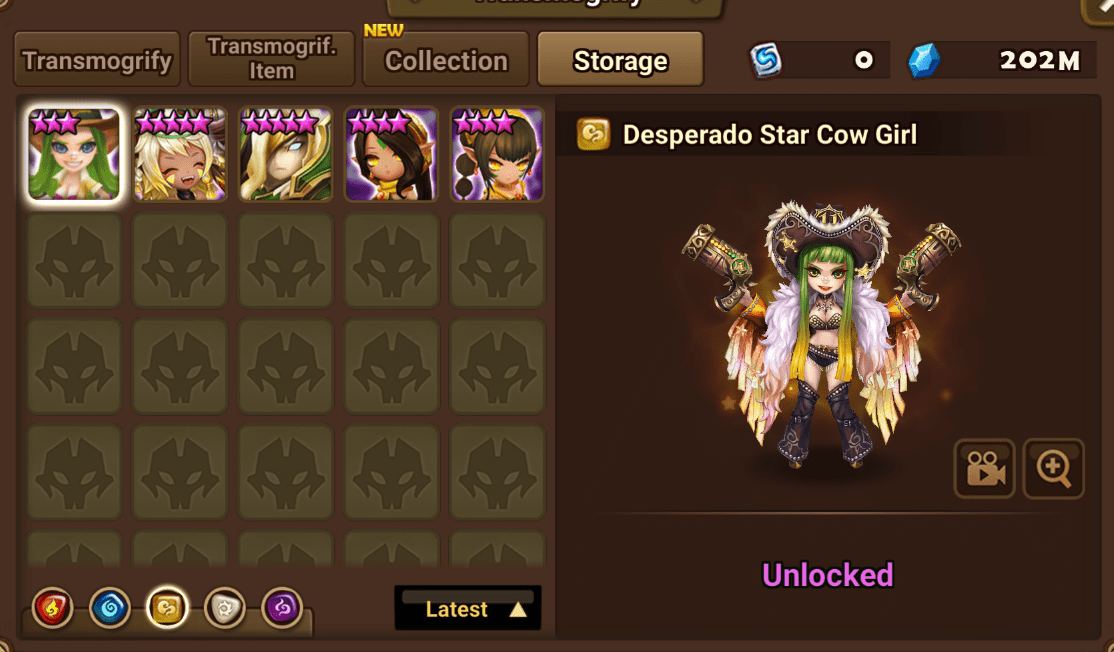Open the Transmogrif. Item tab
The width and height of the screenshot is (1114, 652).
[271, 60]
